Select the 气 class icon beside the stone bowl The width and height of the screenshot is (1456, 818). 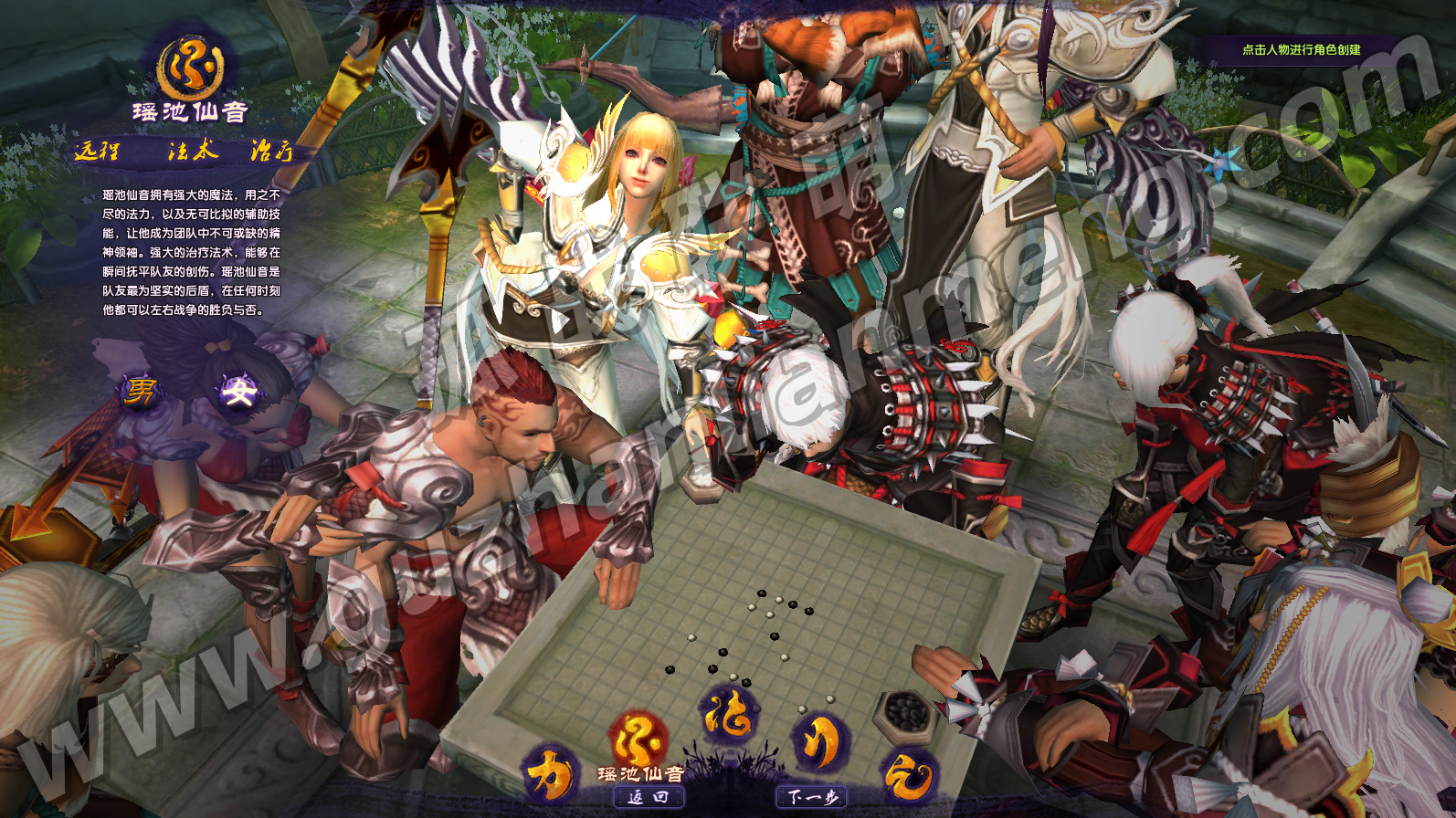(907, 777)
